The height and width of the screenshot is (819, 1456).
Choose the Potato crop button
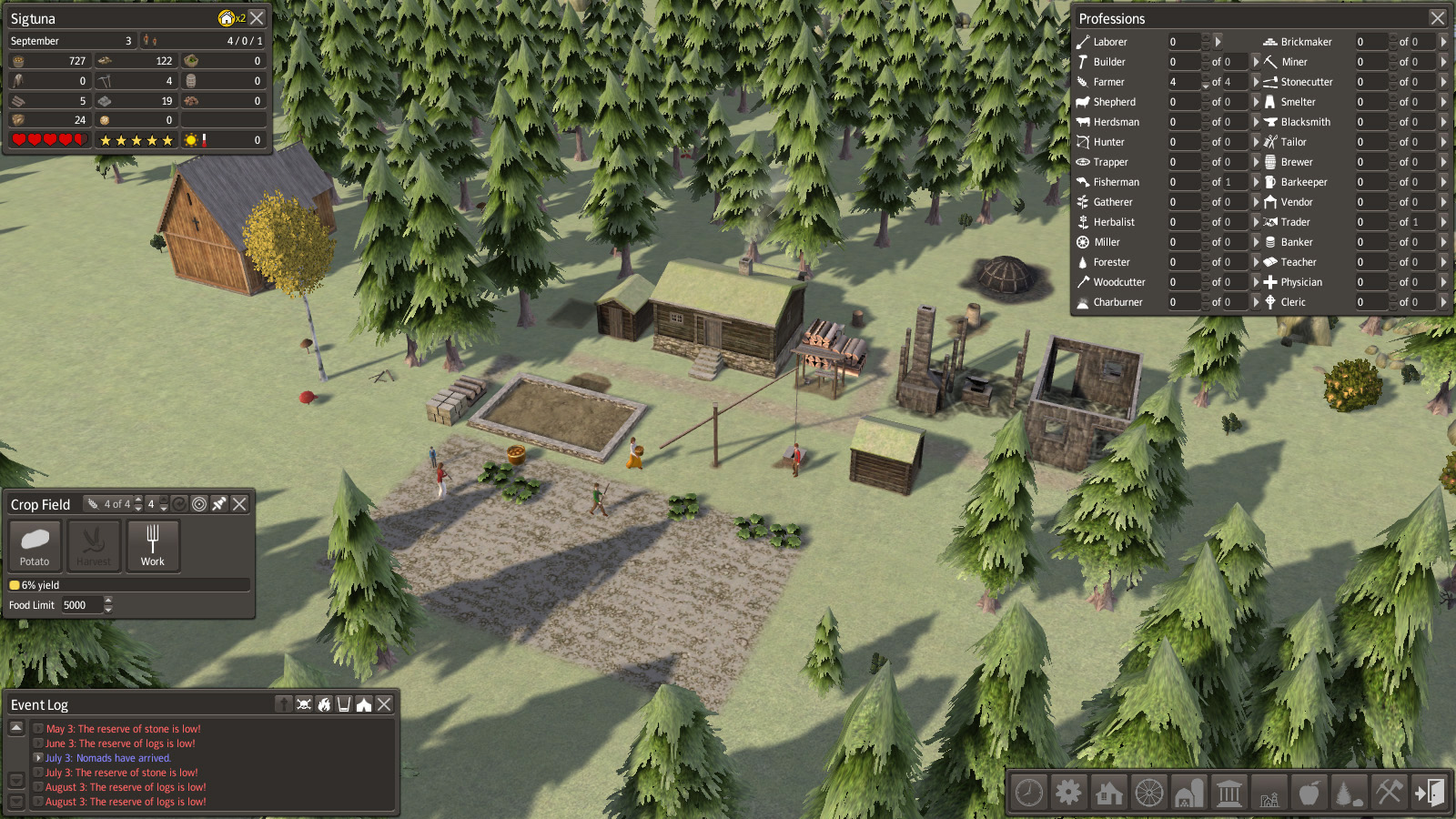tap(35, 545)
